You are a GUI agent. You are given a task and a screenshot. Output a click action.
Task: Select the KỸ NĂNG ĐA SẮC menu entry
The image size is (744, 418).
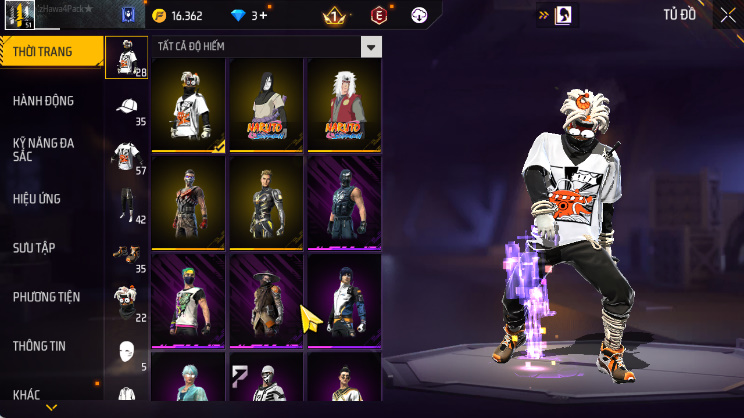coord(43,150)
